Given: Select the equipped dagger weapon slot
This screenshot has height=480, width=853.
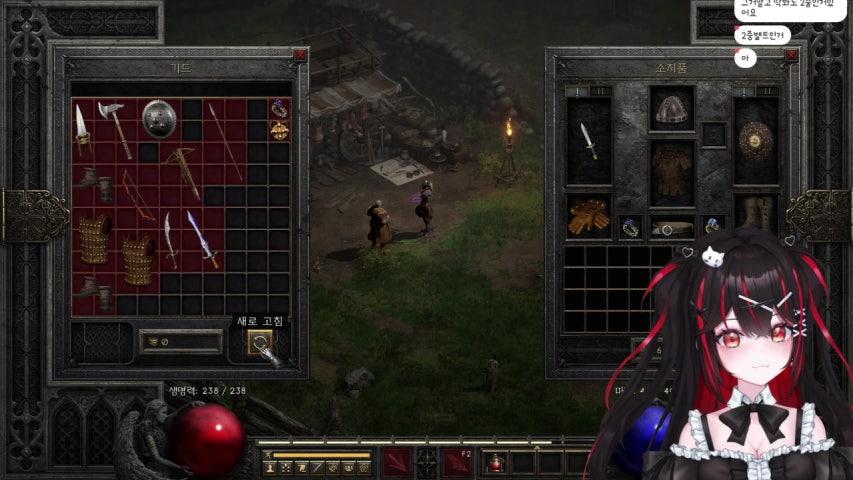Looking at the screenshot, I should click(x=589, y=141).
